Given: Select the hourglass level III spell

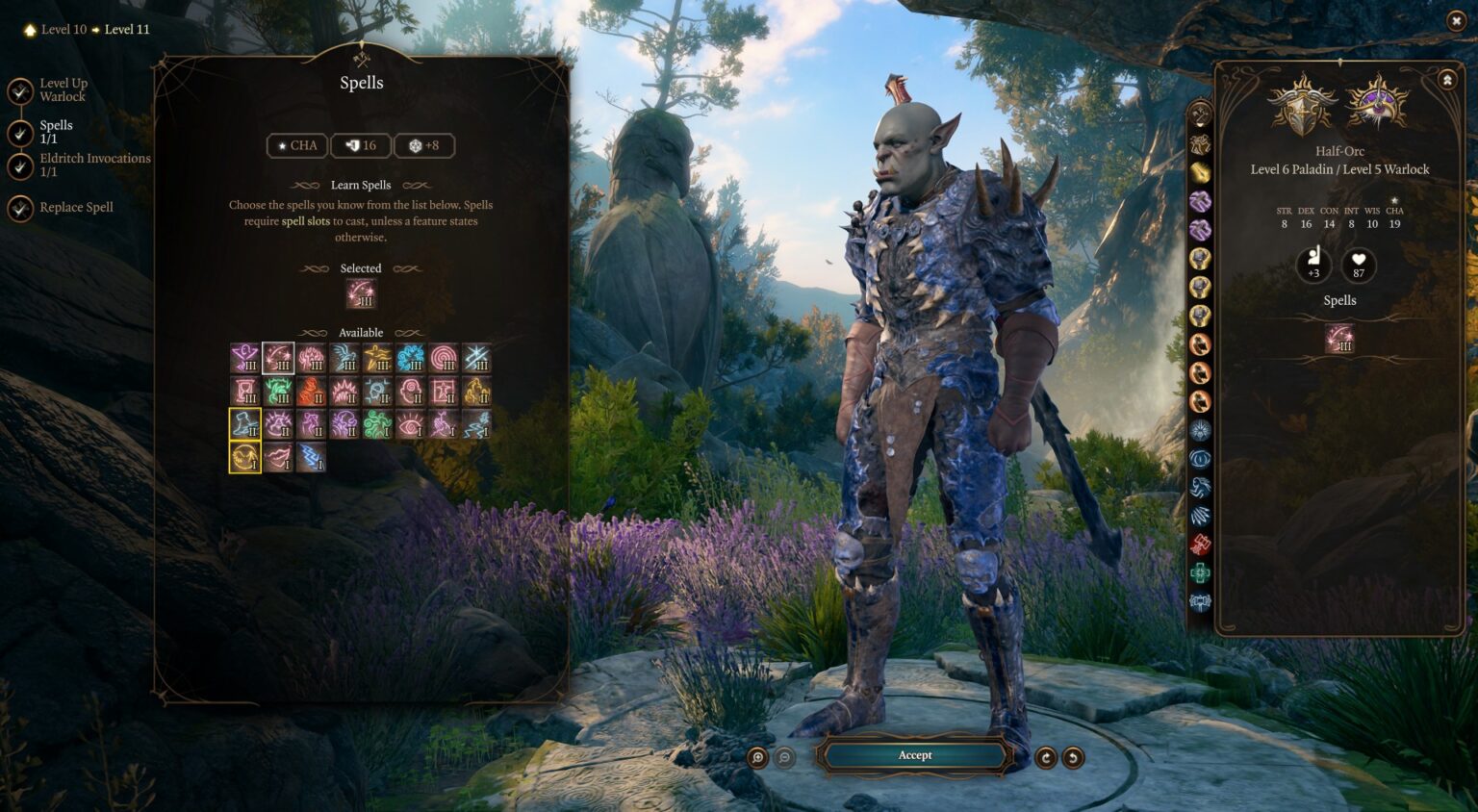Looking at the screenshot, I should (x=245, y=392).
